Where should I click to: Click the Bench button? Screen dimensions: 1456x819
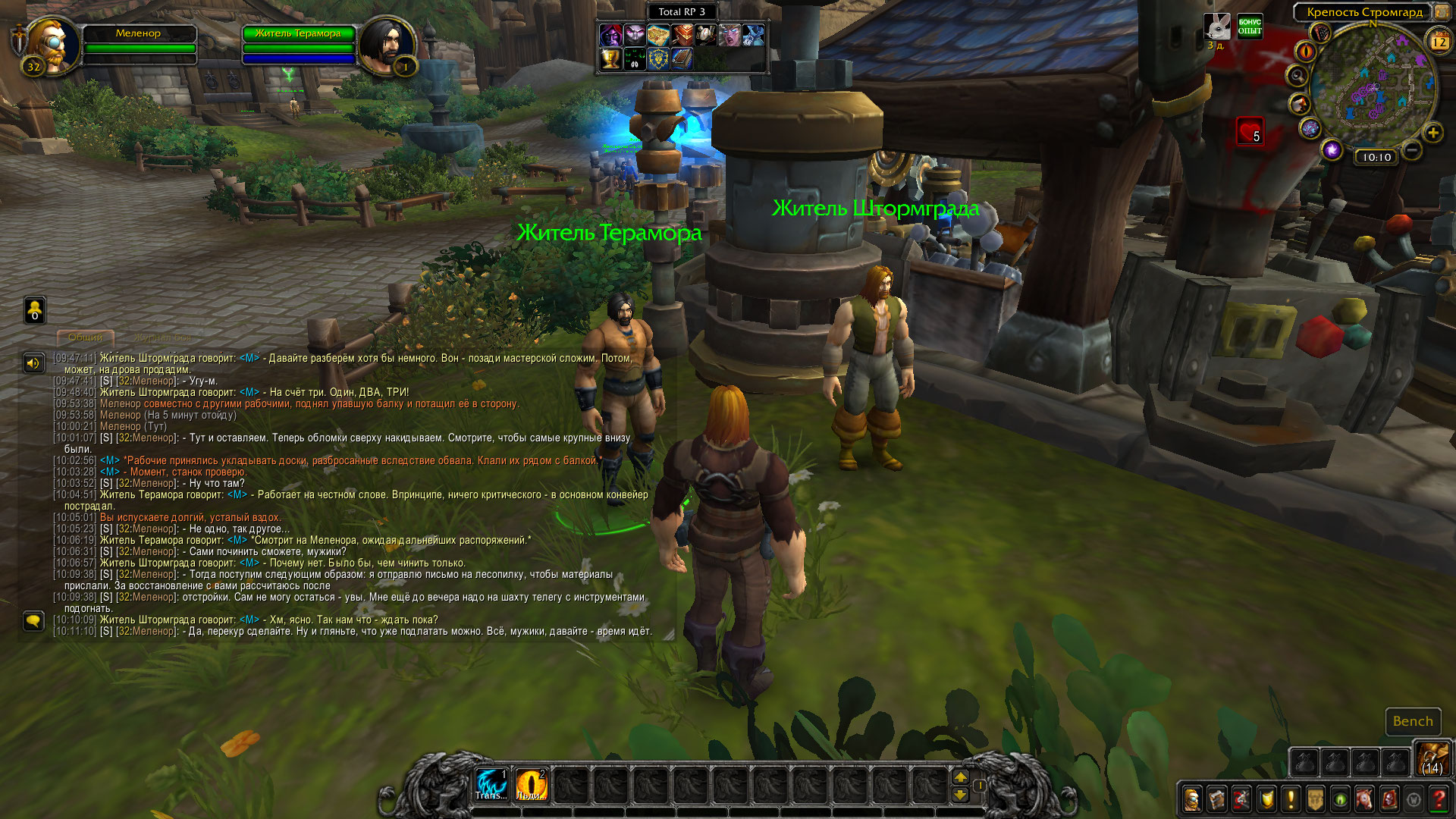coord(1413,721)
